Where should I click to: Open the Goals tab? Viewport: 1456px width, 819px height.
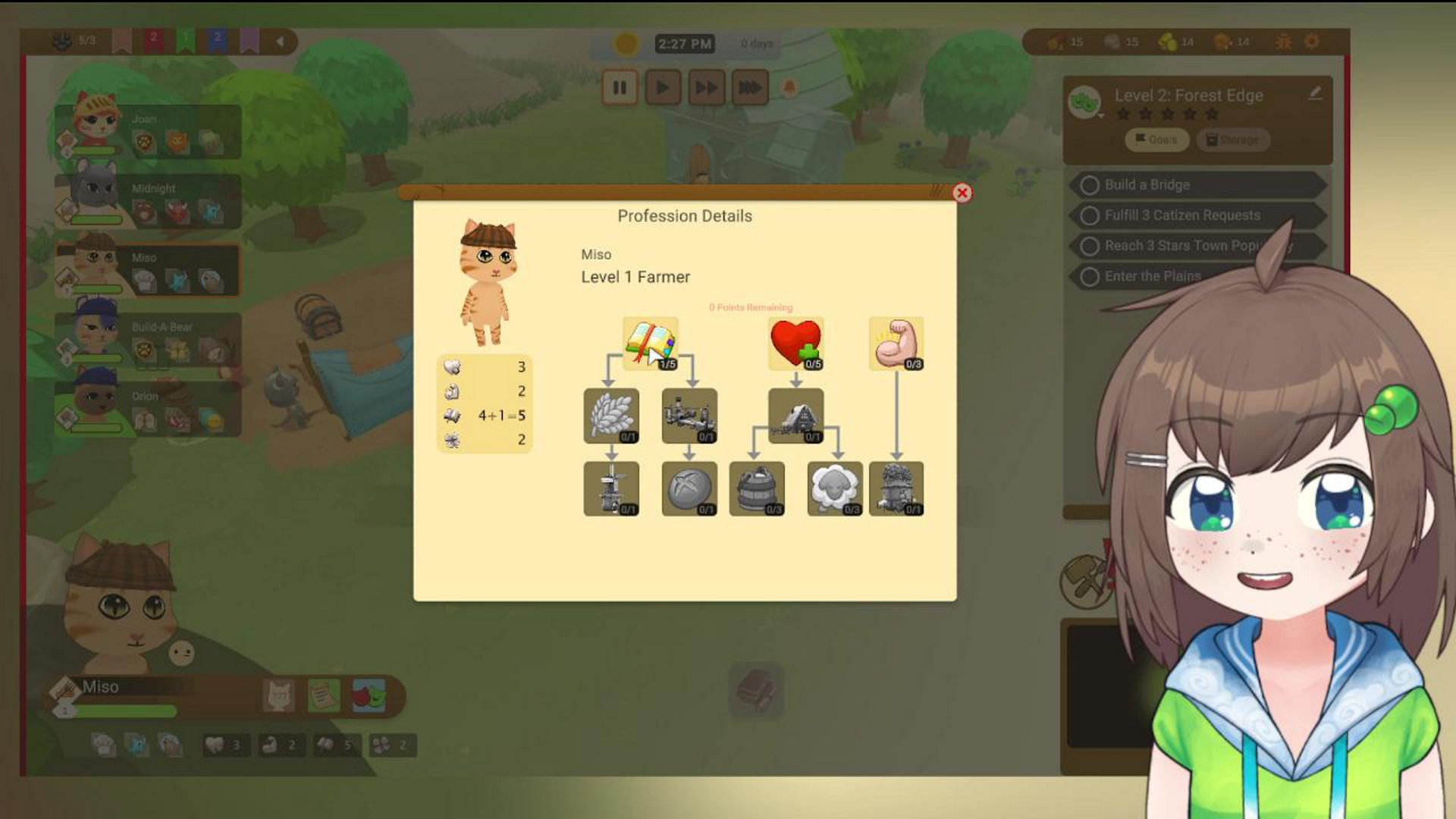pos(1156,140)
